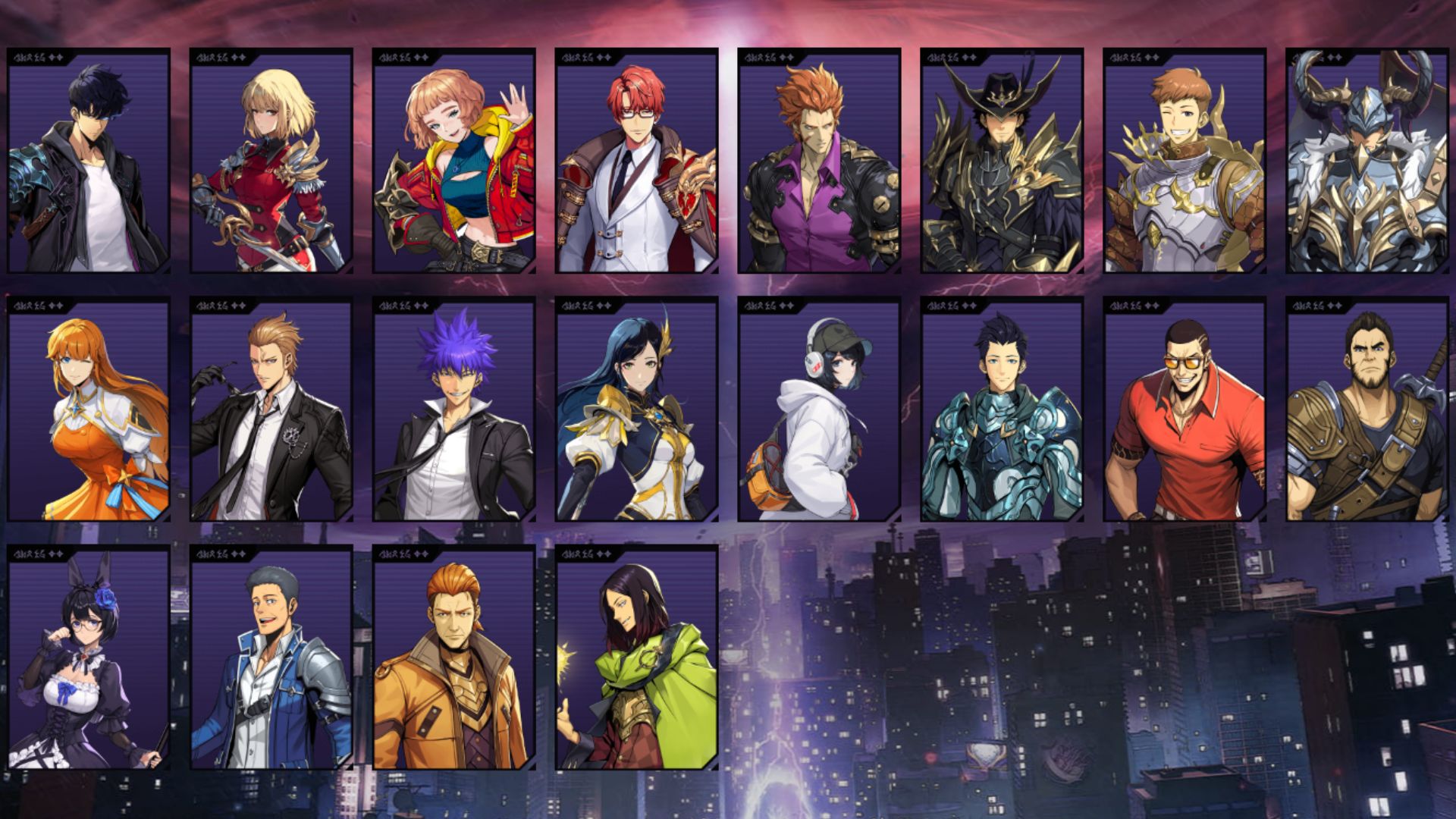Select the grinning knight in white and gold armor

point(1187,167)
